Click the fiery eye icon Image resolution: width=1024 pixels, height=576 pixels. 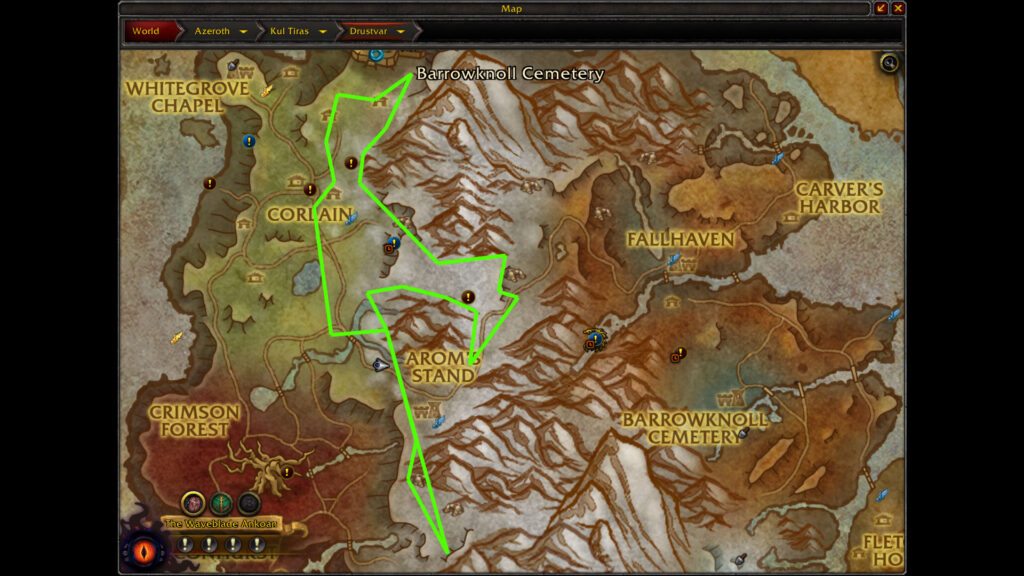tap(139, 550)
